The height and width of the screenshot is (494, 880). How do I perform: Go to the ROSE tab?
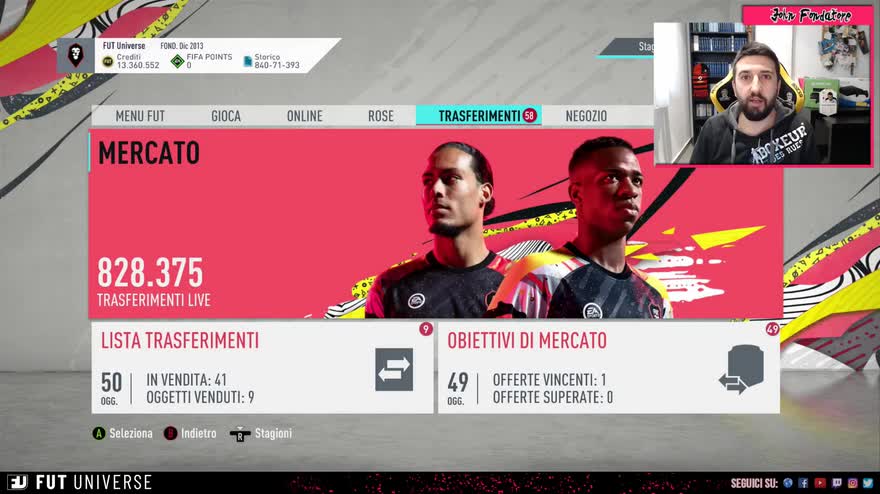[381, 116]
